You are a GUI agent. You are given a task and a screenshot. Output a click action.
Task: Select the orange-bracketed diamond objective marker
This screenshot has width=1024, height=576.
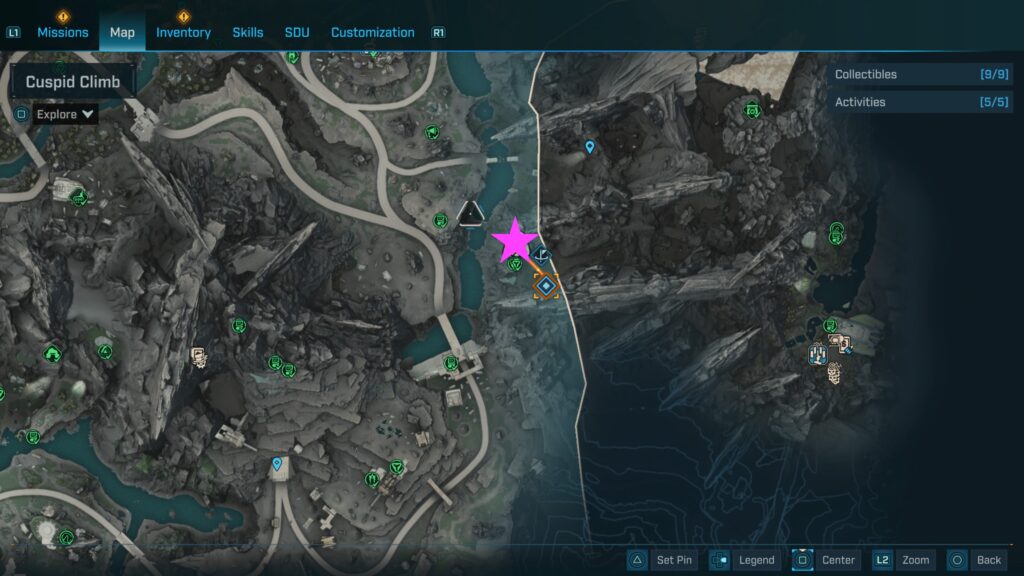[546, 287]
